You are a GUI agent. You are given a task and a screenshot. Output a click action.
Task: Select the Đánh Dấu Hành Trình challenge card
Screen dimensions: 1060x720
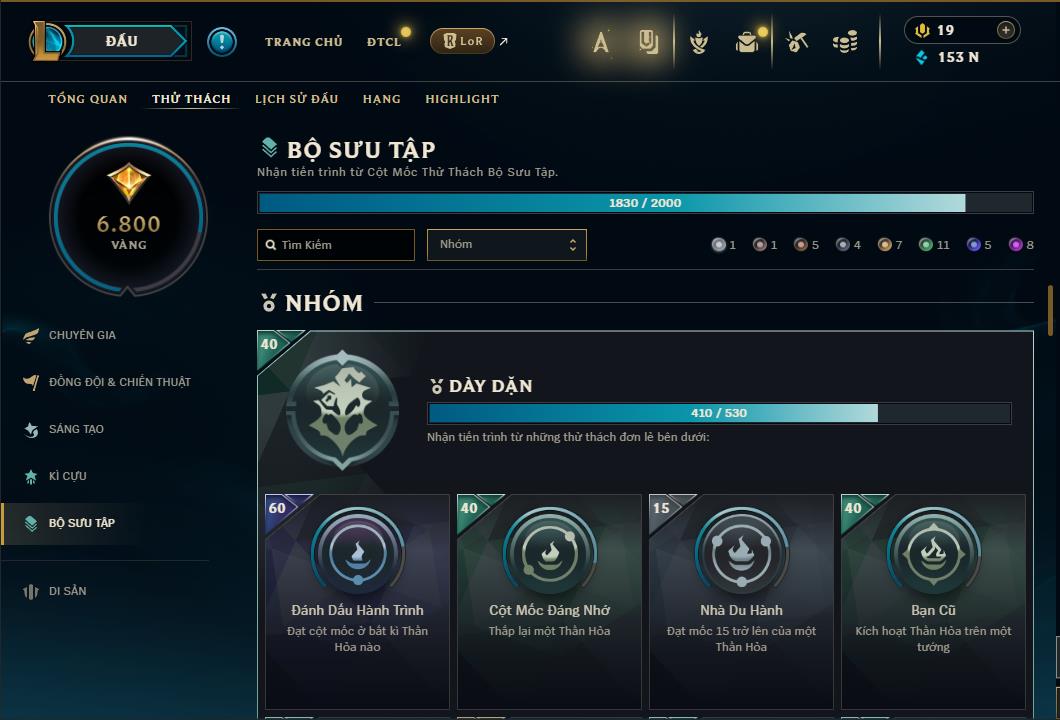click(357, 600)
